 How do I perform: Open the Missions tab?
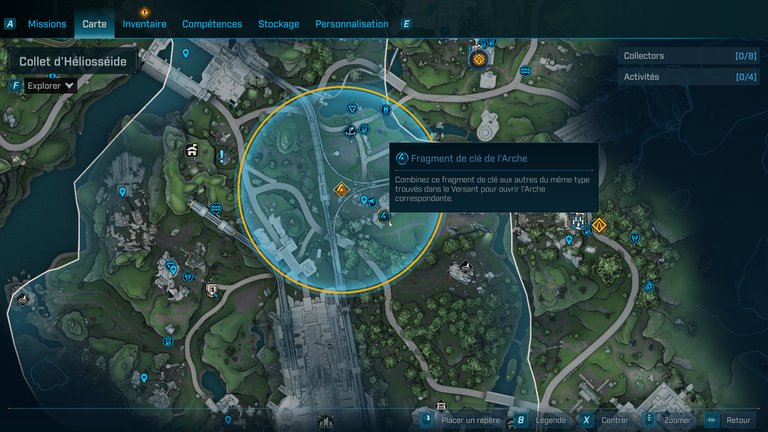tap(47, 24)
